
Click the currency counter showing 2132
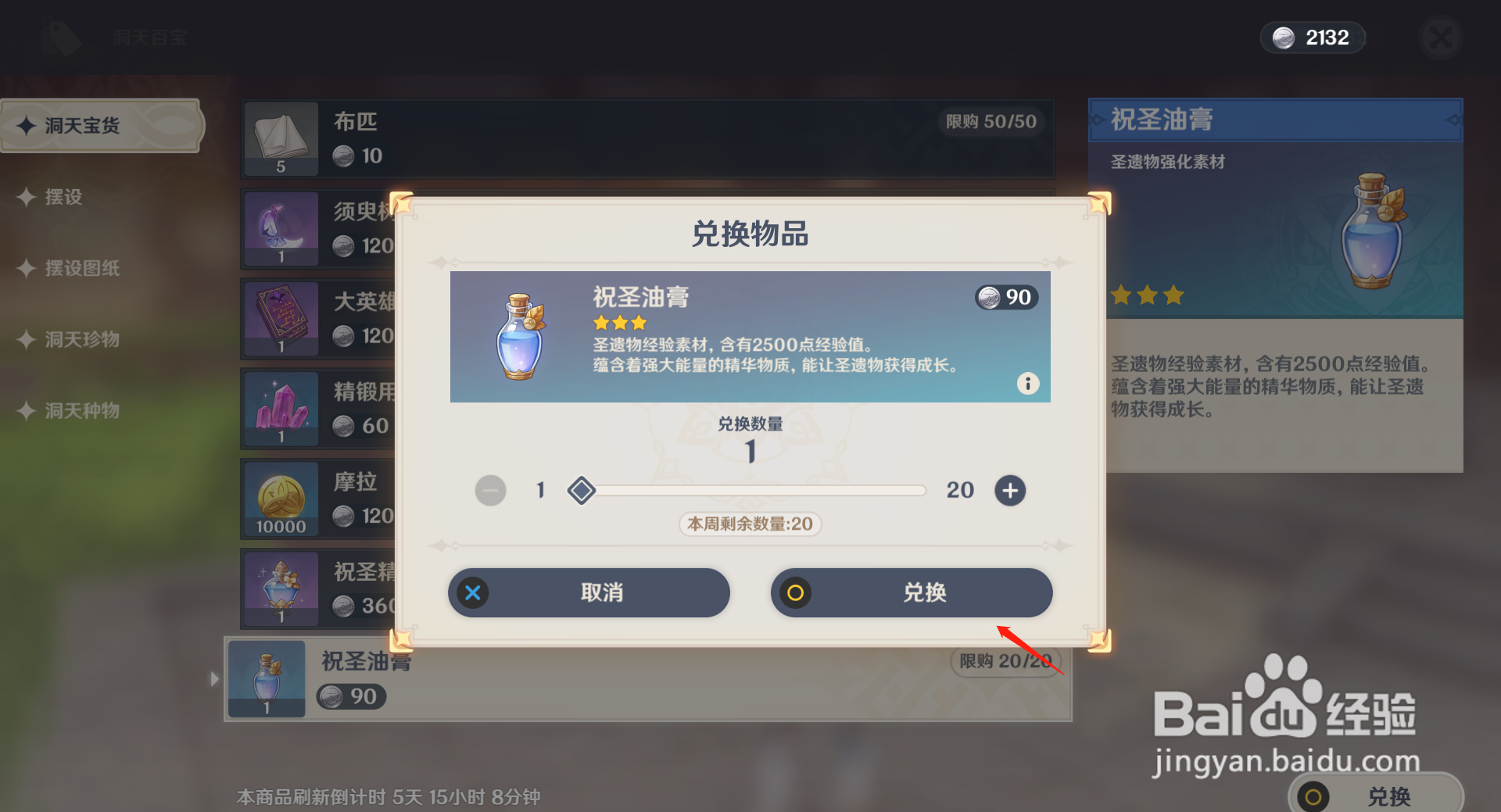click(x=1313, y=37)
